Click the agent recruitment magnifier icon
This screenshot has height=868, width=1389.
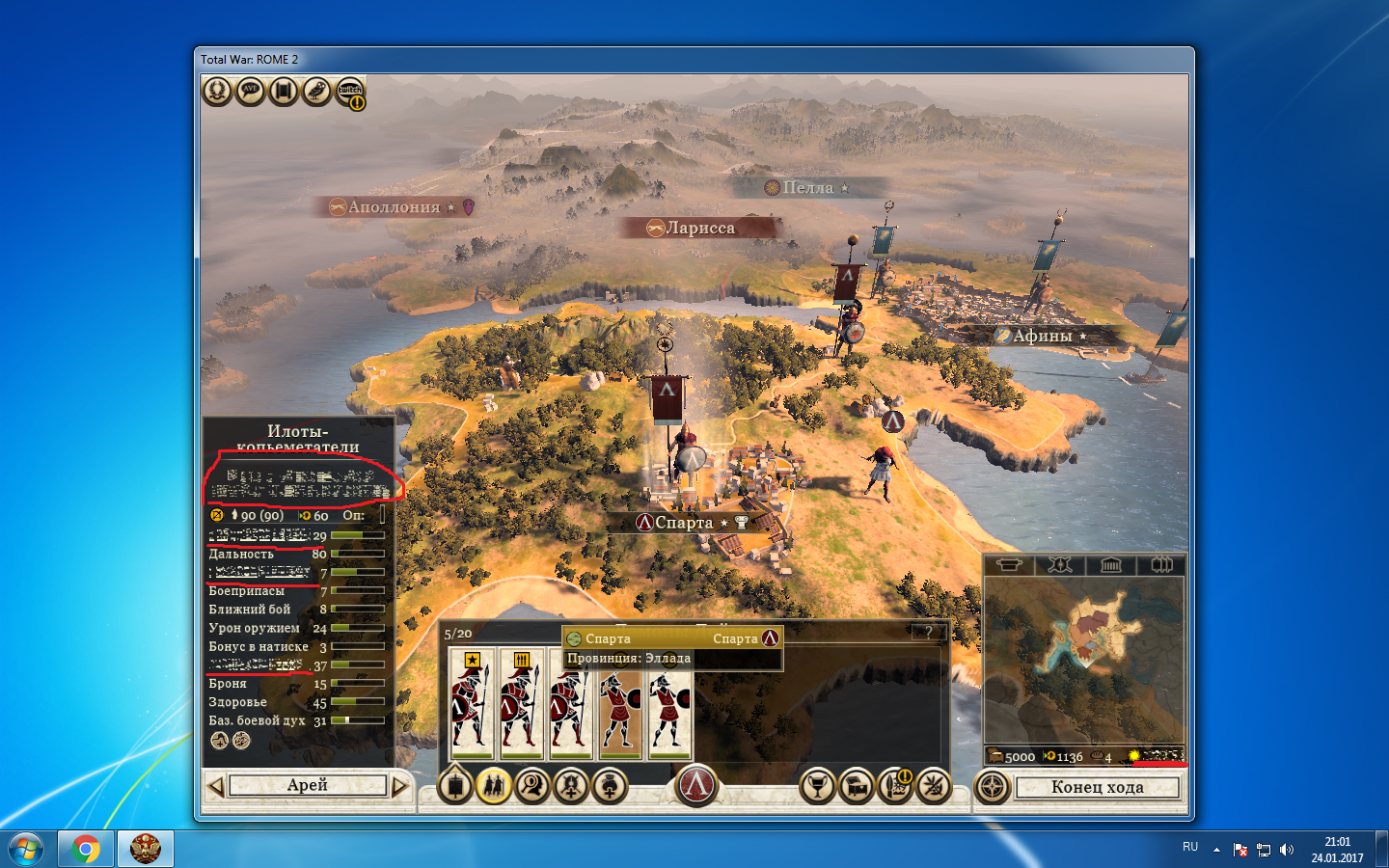pyautogui.click(x=532, y=787)
